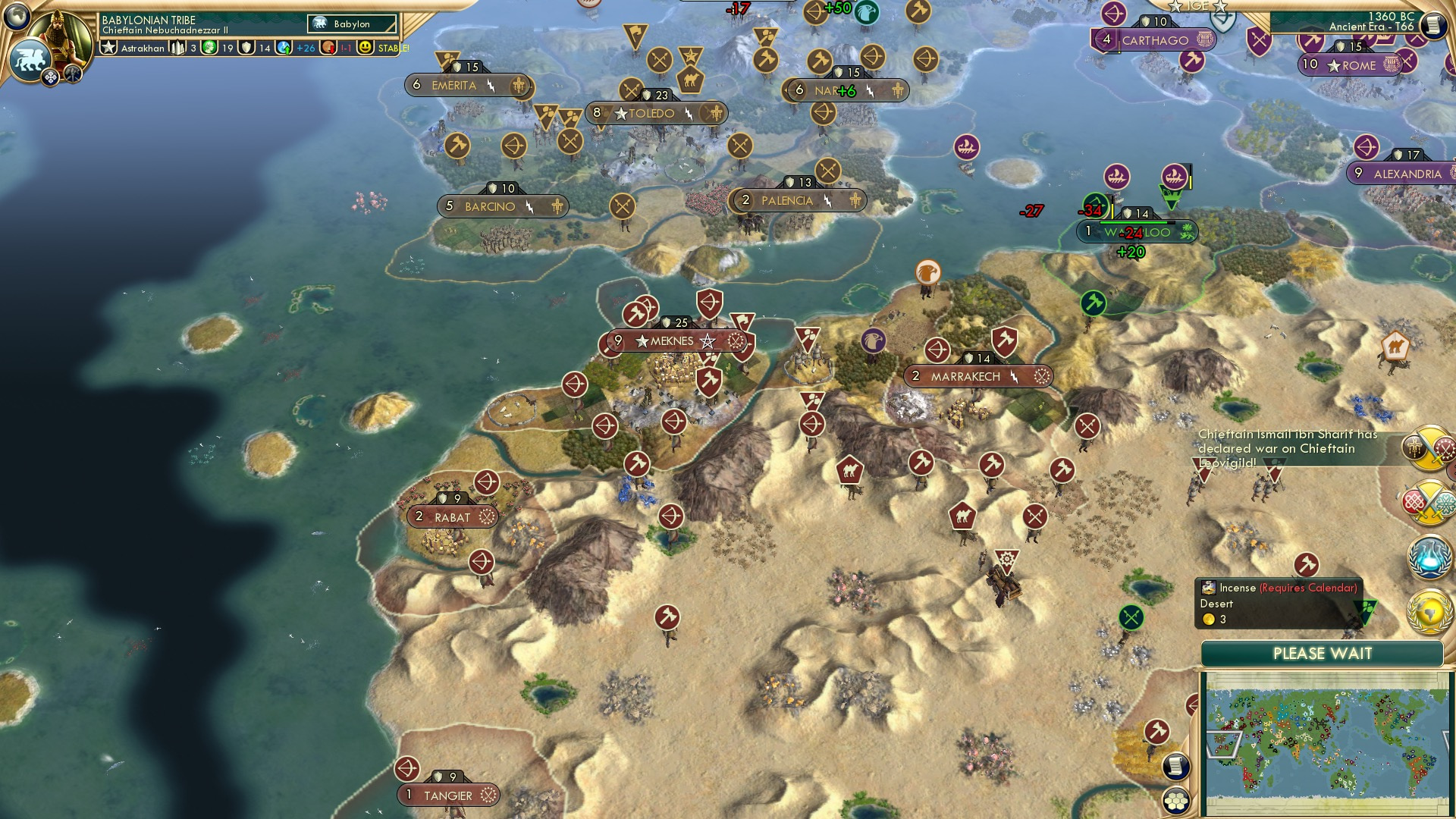Select the orange eagle unit flag near Waterloo
Image resolution: width=1456 pixels, height=819 pixels.
tap(927, 271)
